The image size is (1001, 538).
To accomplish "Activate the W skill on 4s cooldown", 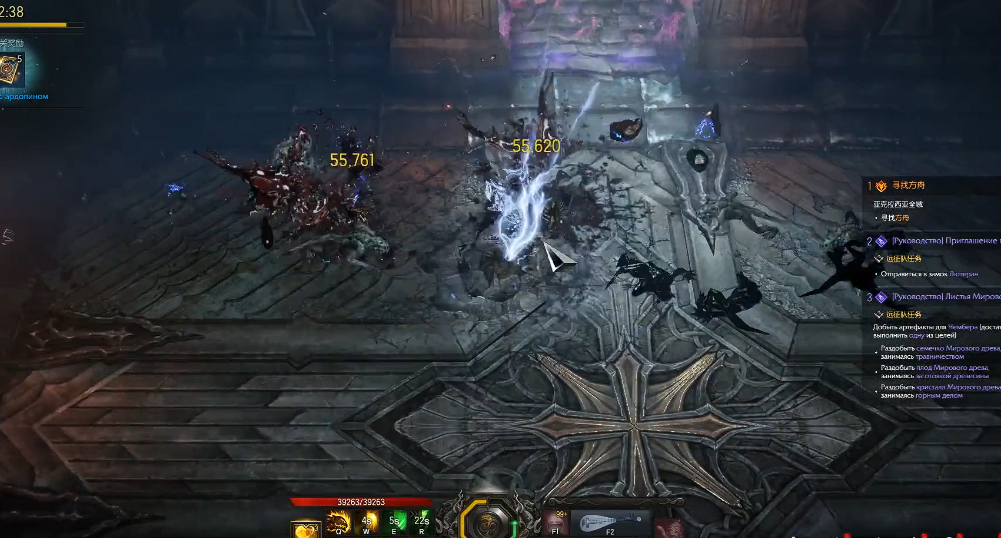I will tap(367, 522).
